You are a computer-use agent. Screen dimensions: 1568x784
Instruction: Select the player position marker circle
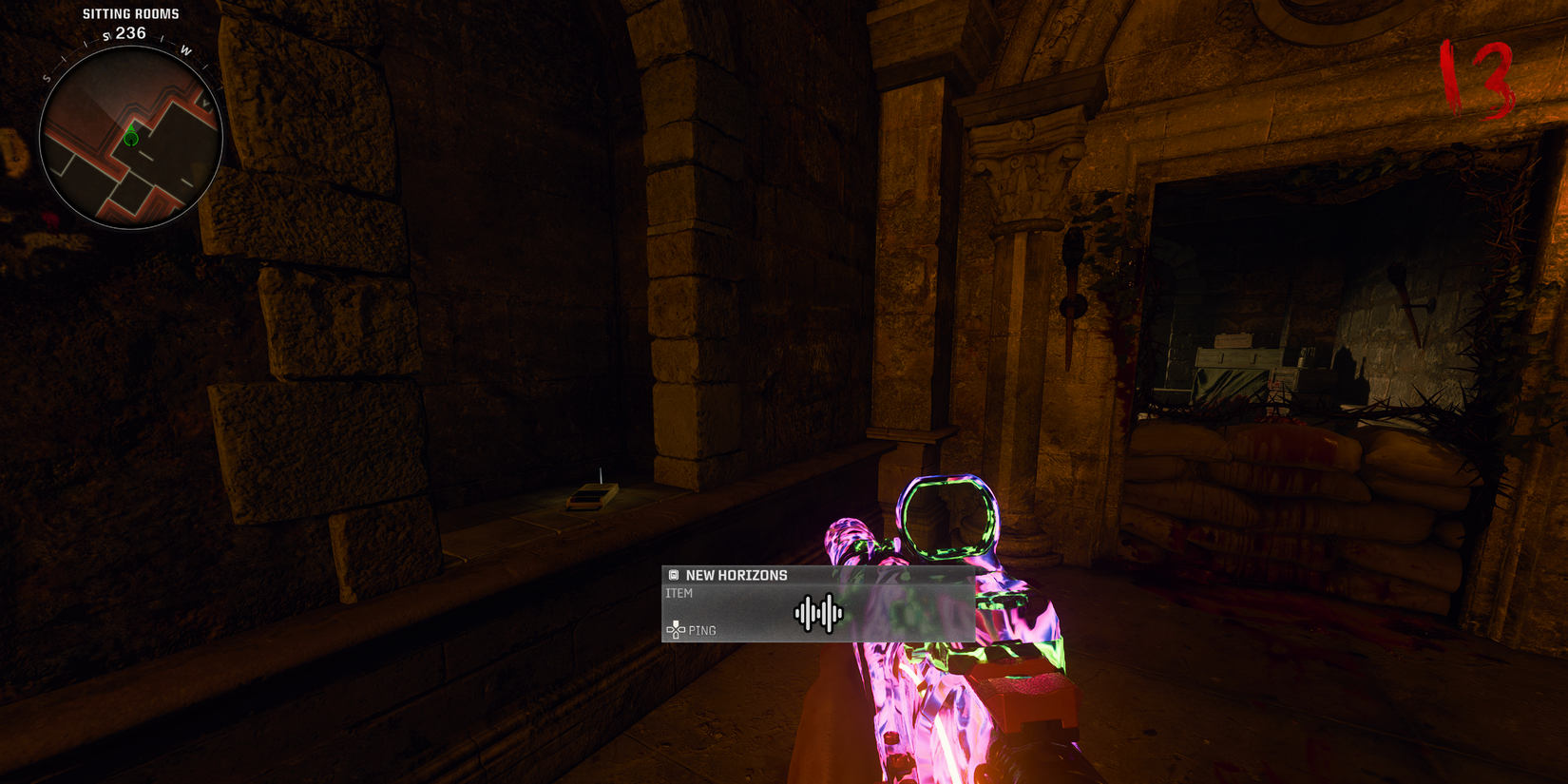pos(131,139)
